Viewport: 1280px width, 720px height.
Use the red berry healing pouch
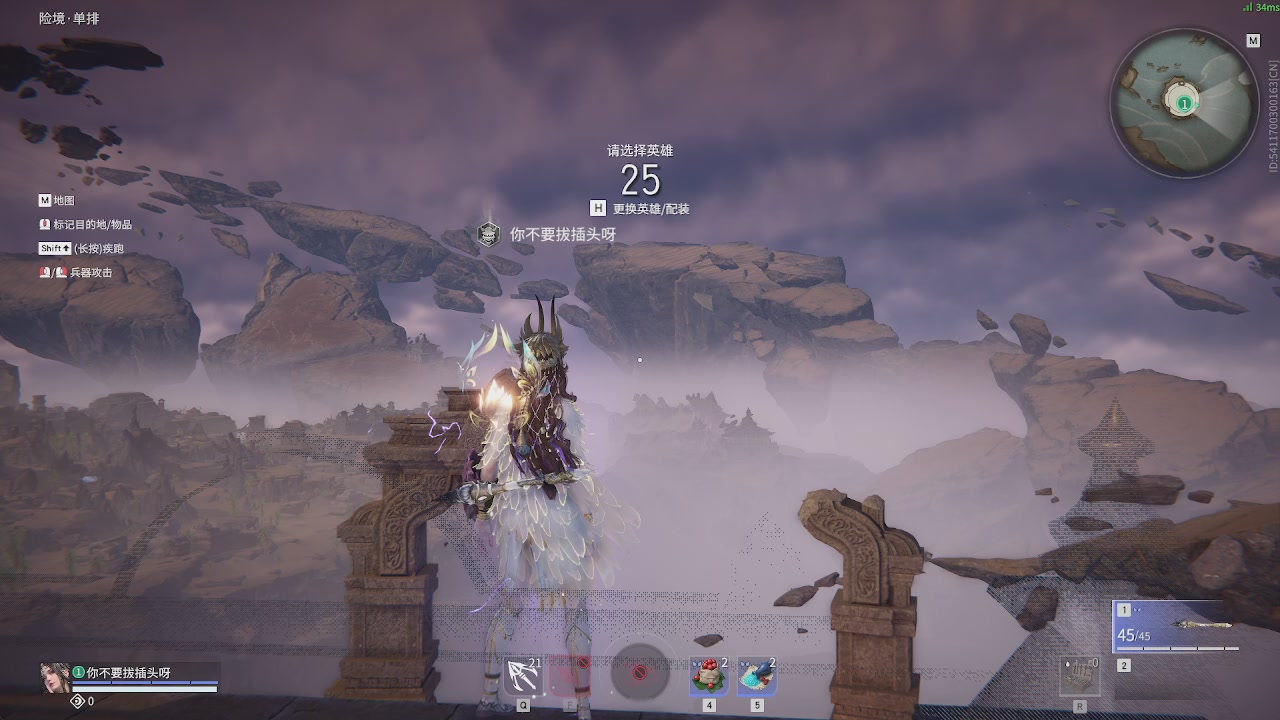tap(708, 677)
